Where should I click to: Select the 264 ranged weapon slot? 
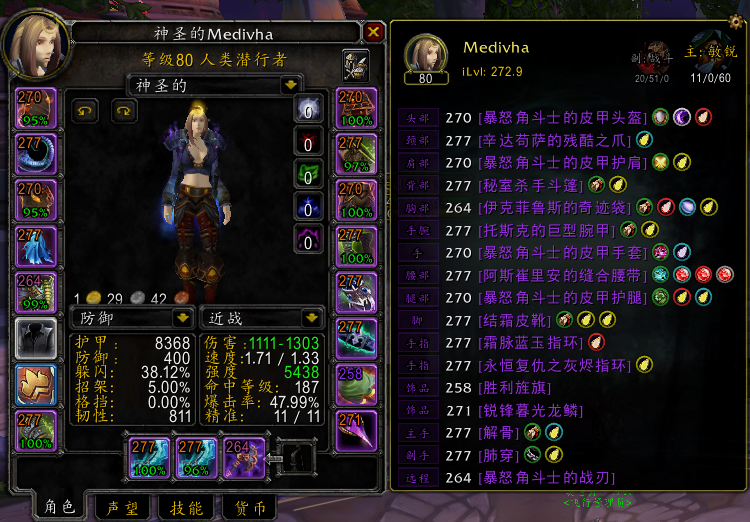point(246,456)
